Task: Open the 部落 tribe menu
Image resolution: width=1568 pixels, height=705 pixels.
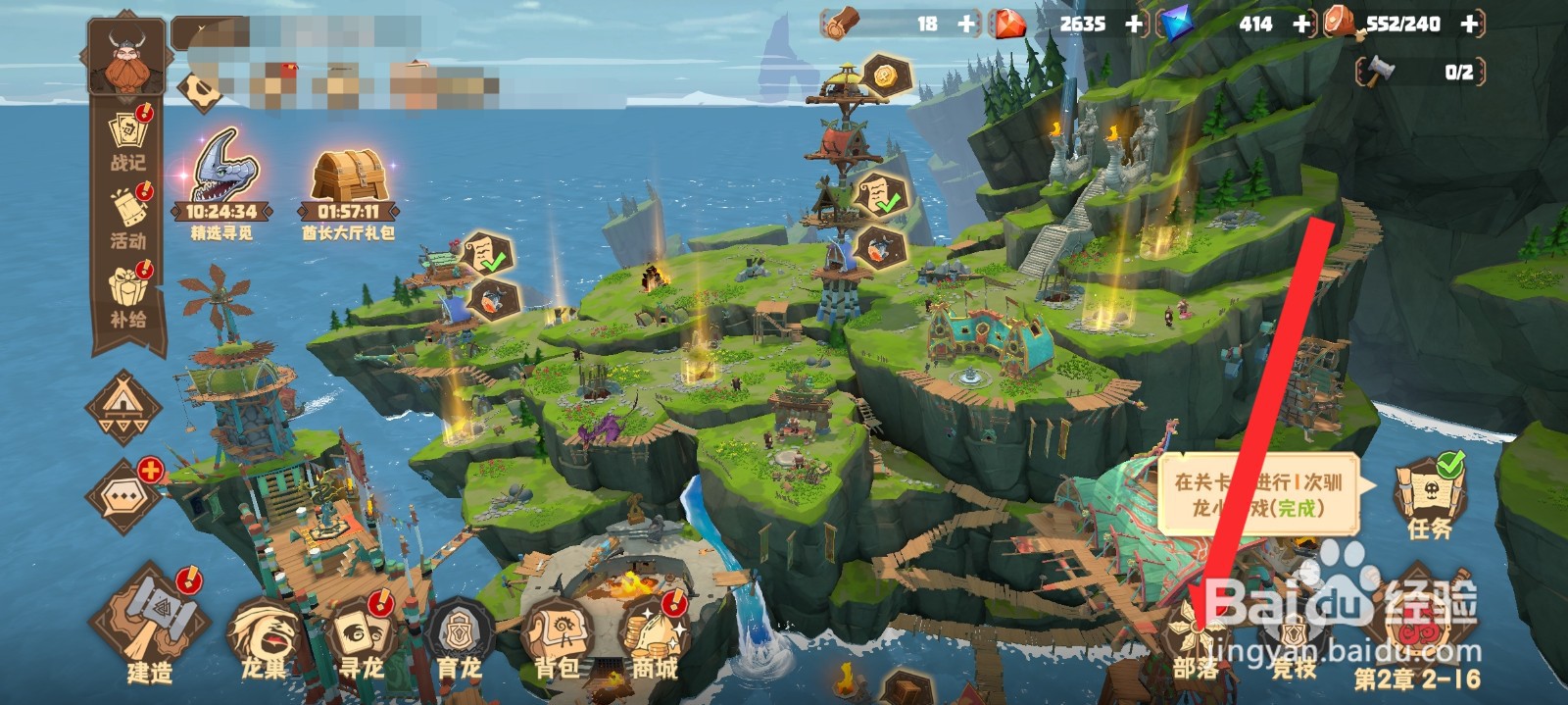Action: pyautogui.click(x=1197, y=637)
